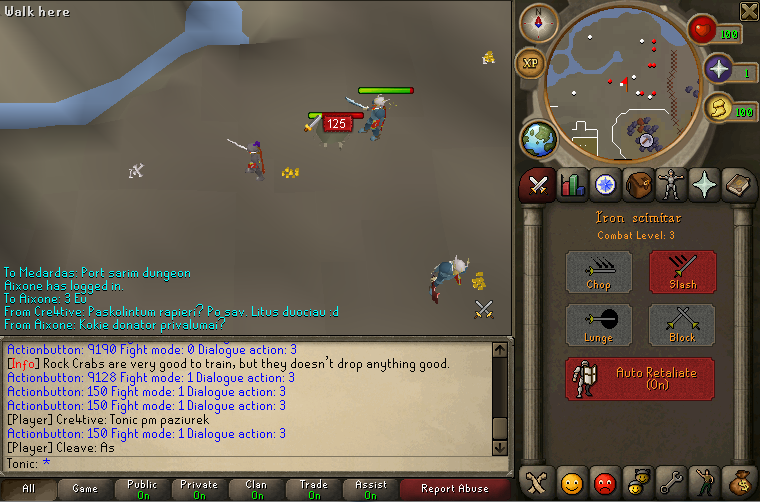
Task: Open the red face ignore list
Action: (x=605, y=482)
